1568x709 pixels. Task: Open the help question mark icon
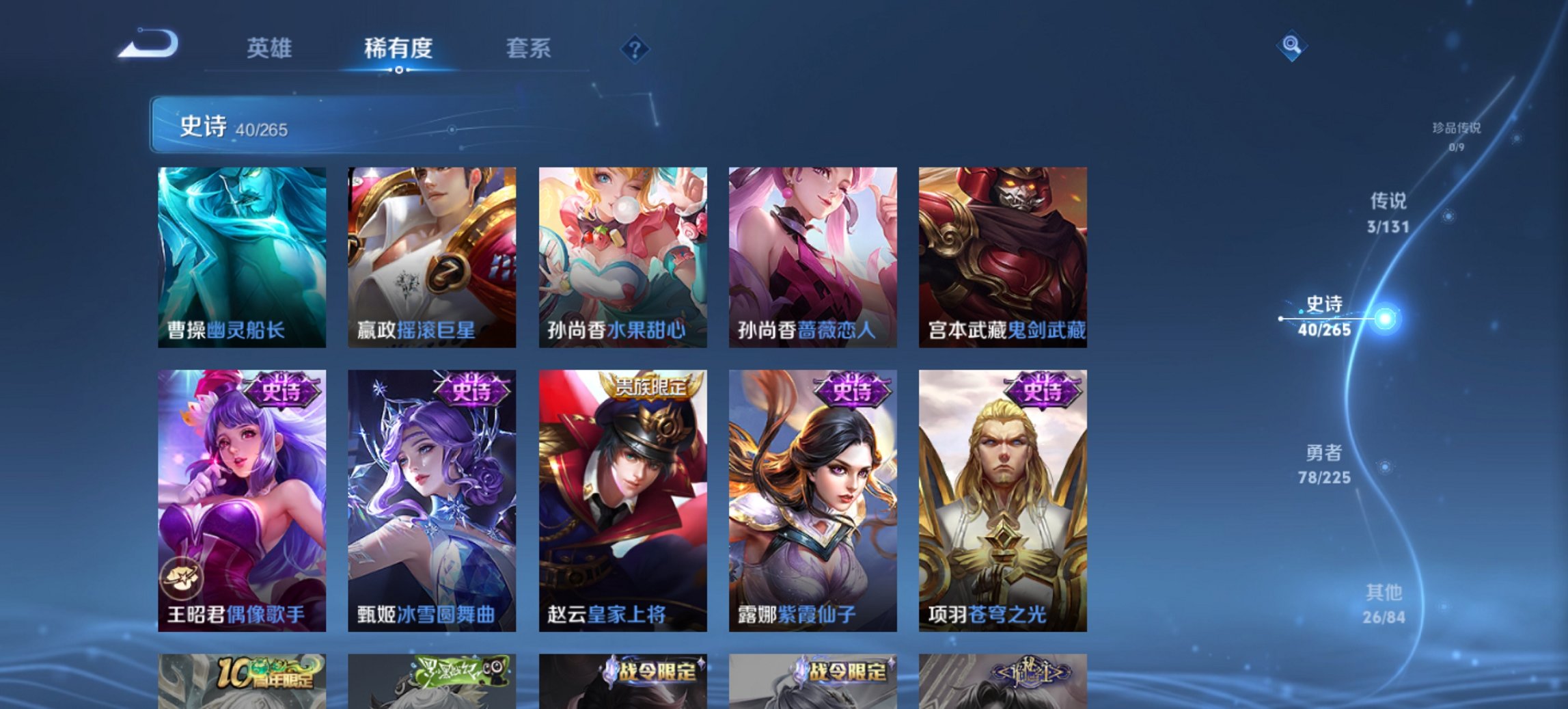[633, 48]
